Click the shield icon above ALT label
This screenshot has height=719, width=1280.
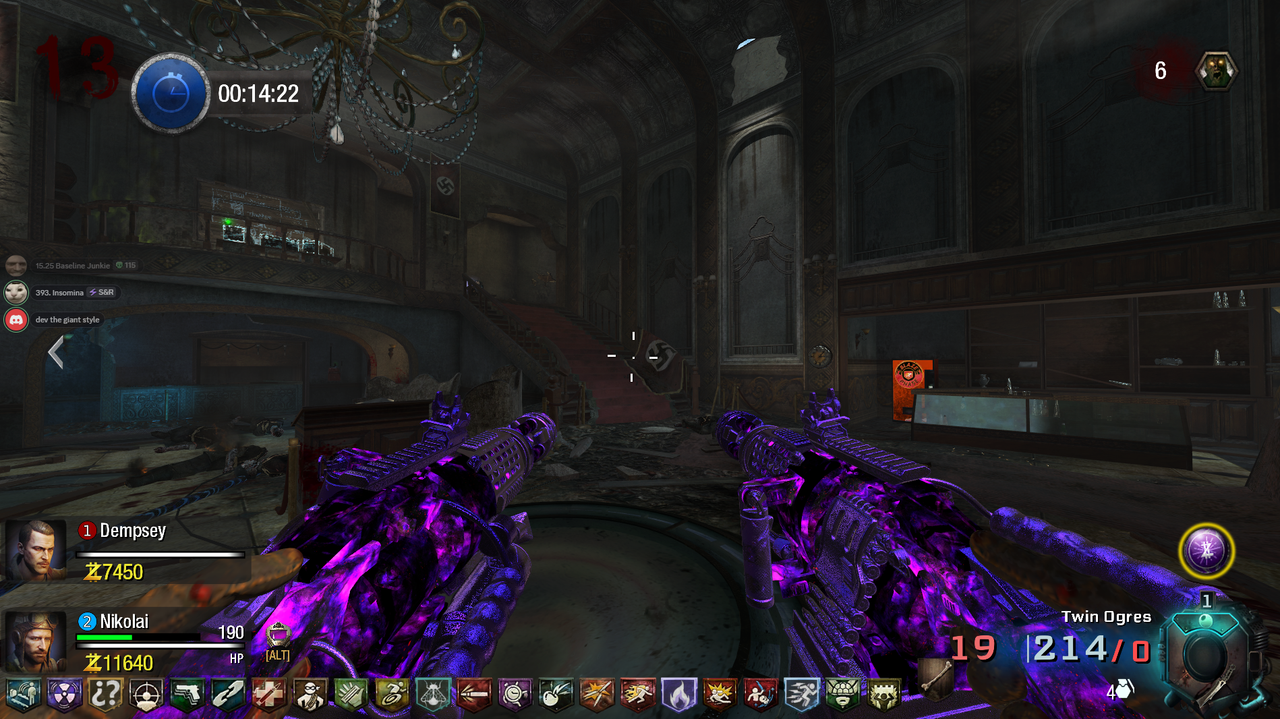click(x=278, y=634)
